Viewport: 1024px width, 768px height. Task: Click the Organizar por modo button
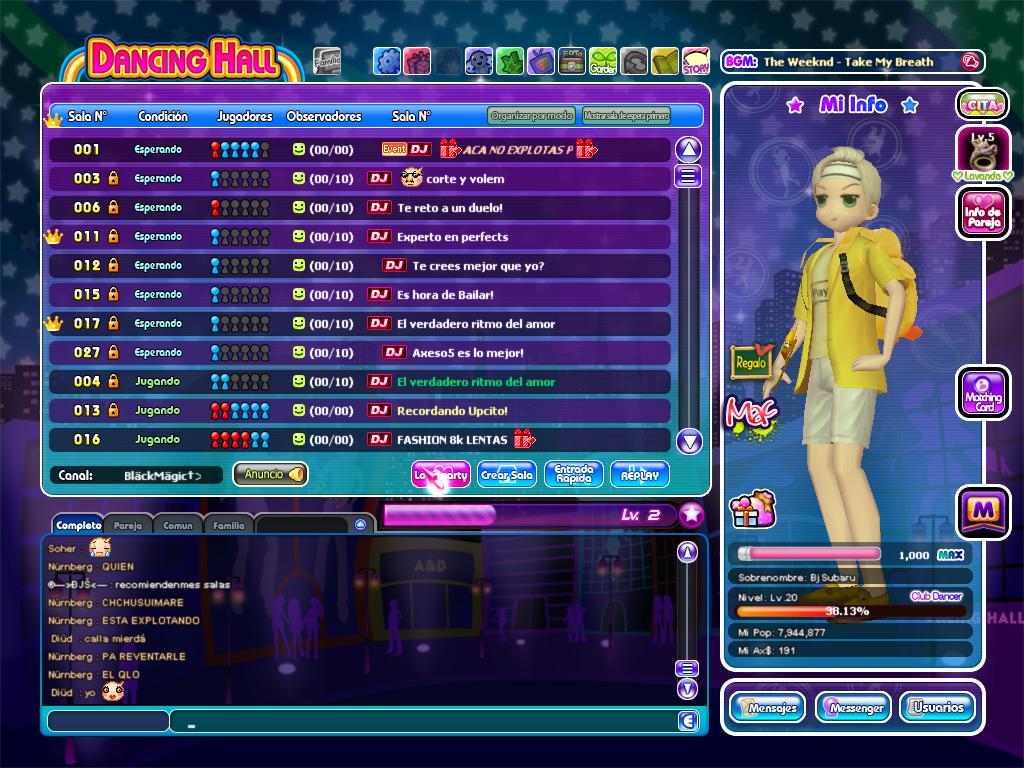pos(532,116)
